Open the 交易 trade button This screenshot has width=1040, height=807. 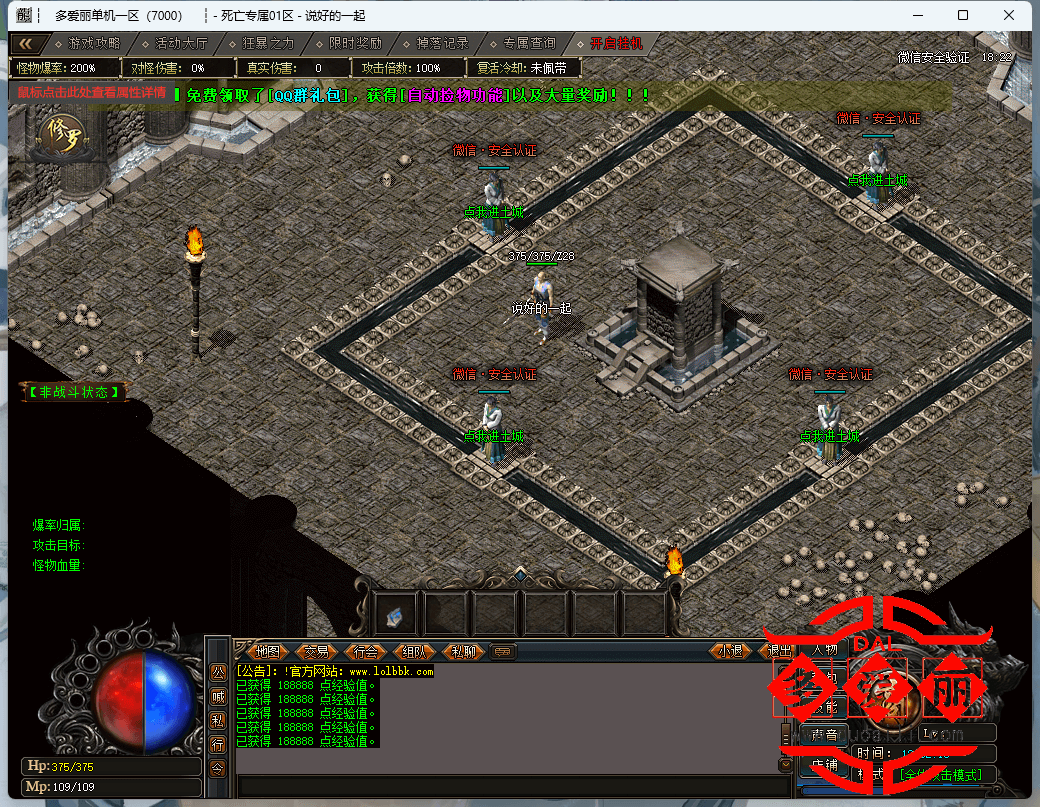(316, 651)
